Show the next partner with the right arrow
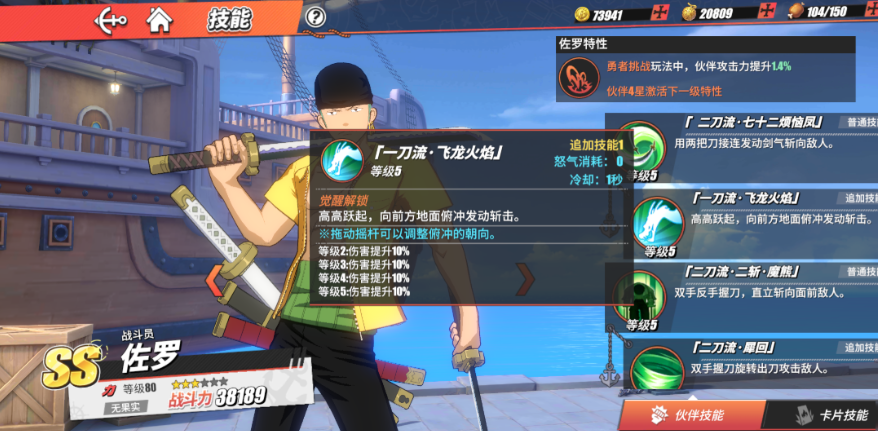The image size is (878, 431). pyautogui.click(x=524, y=280)
